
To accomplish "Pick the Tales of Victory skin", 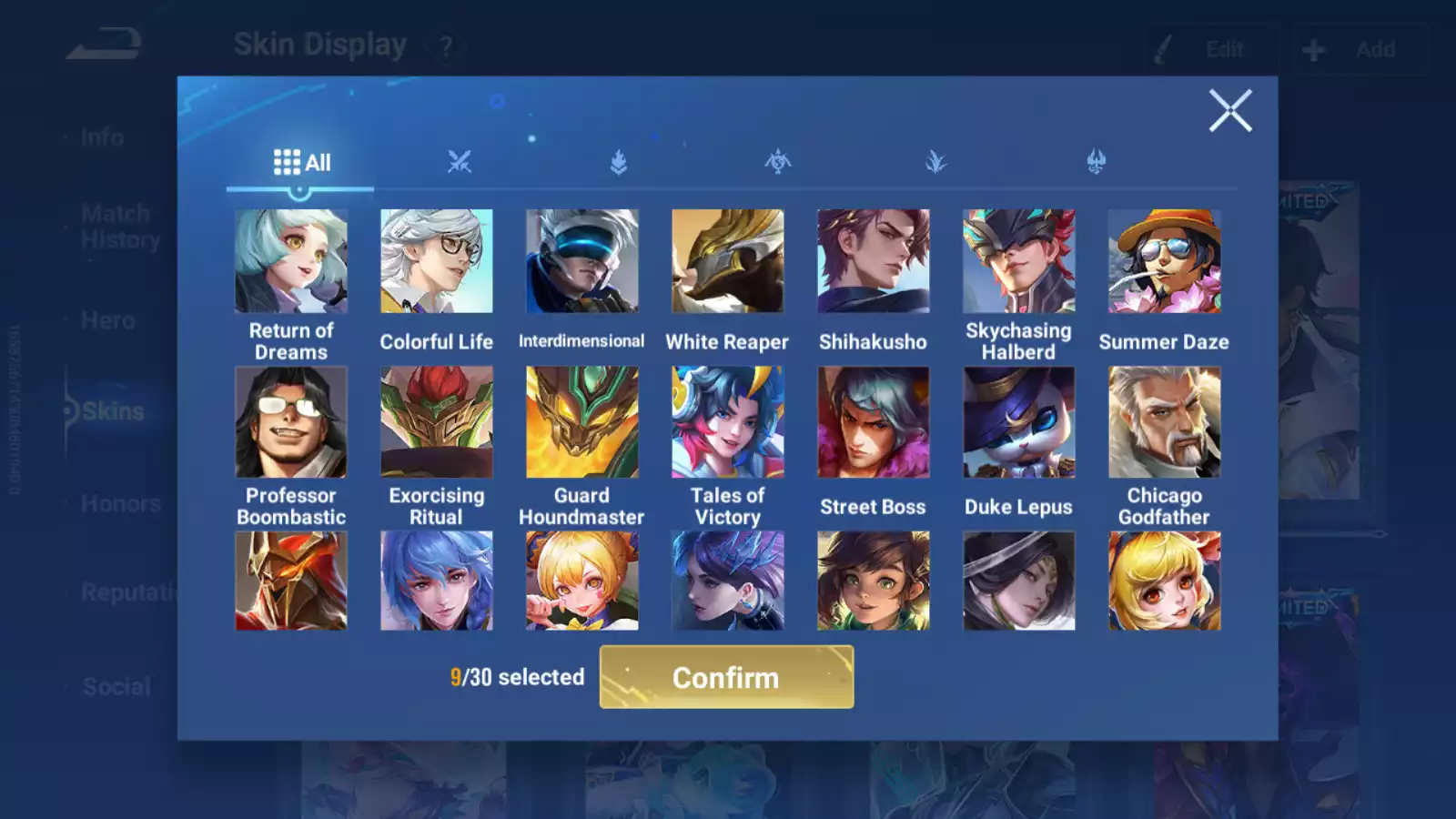I will 727,422.
